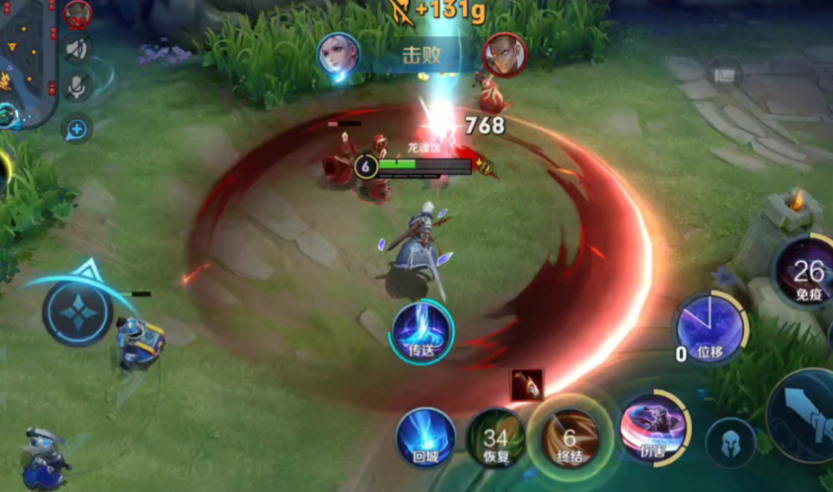Tap the movement joystick knob

pyautogui.click(x=77, y=313)
